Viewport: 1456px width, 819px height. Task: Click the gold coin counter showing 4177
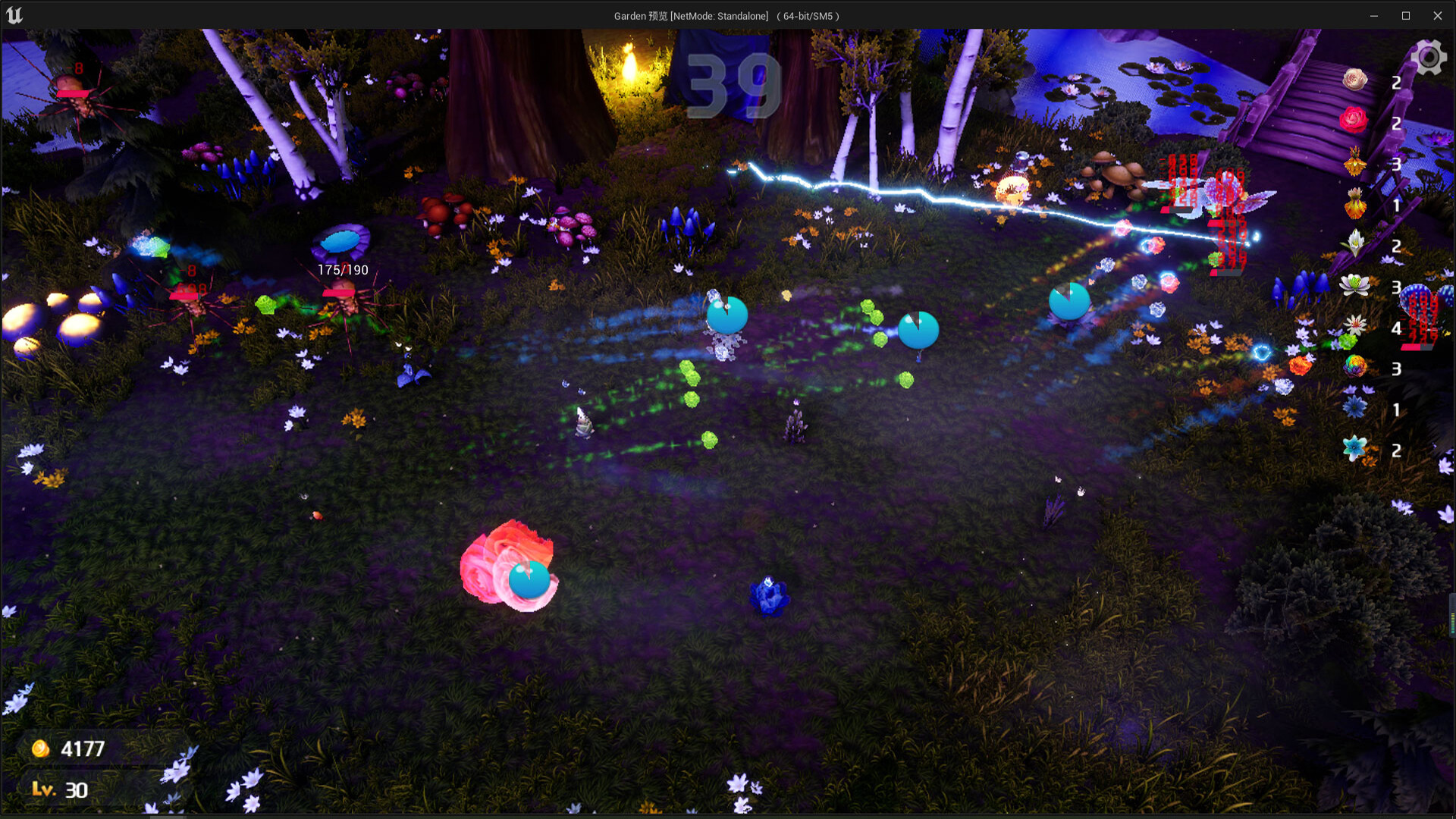click(x=82, y=748)
